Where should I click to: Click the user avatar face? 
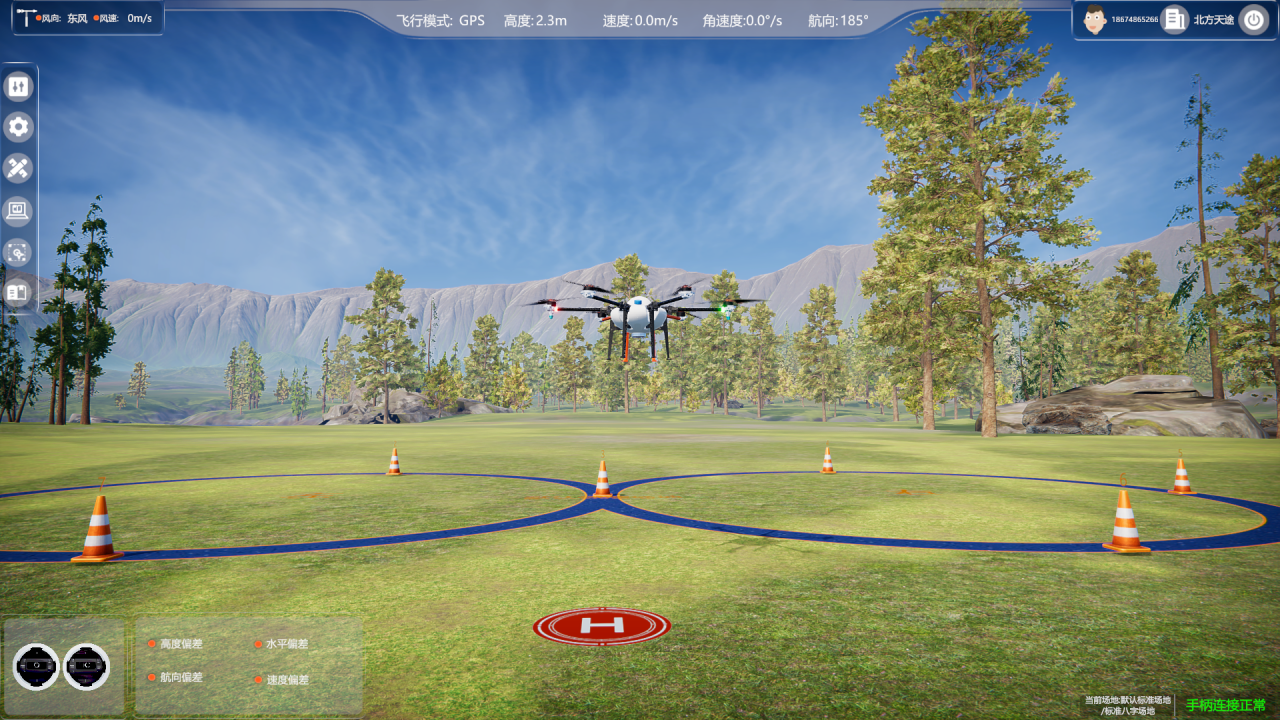pyautogui.click(x=1095, y=19)
